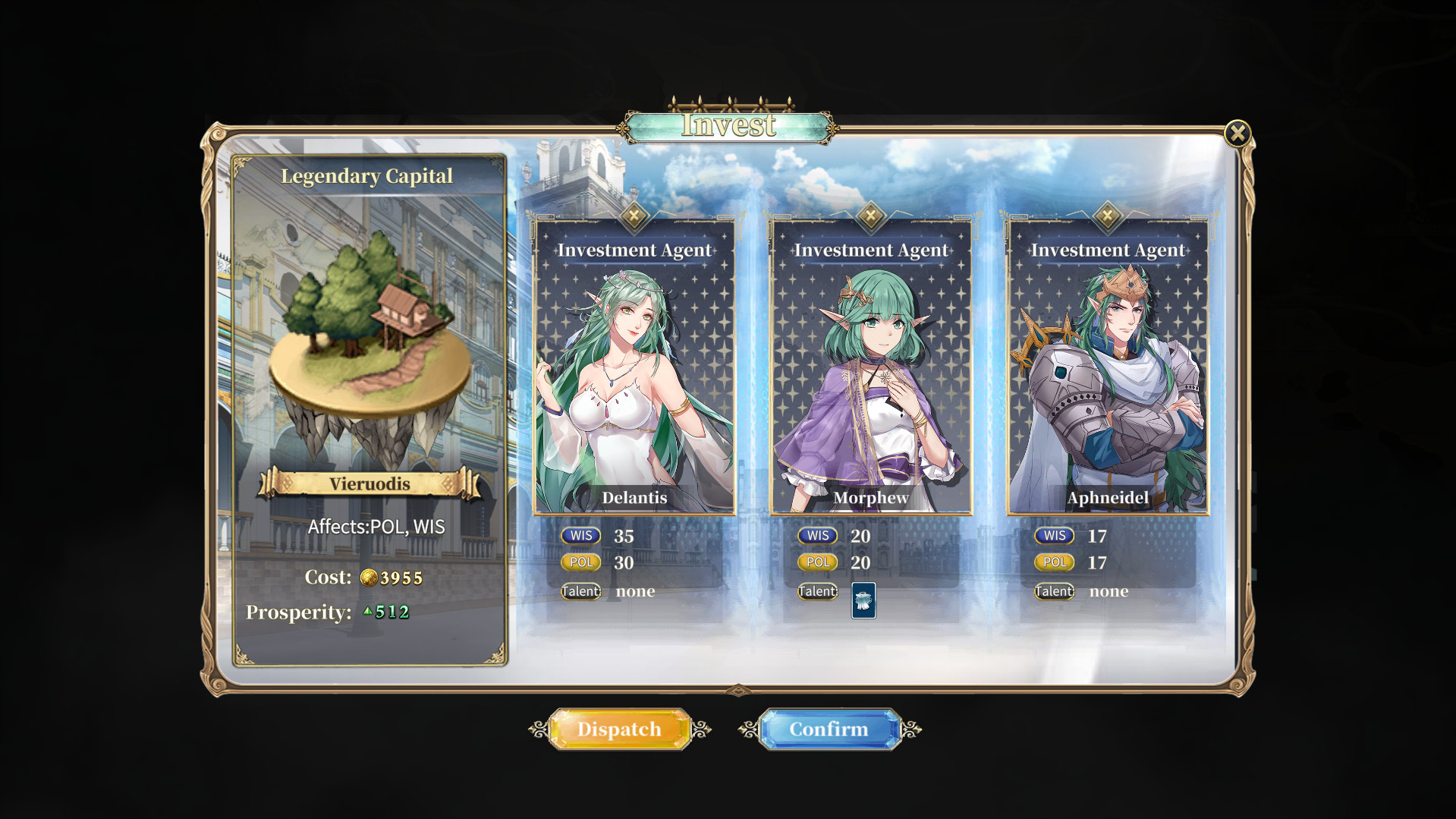The width and height of the screenshot is (1456, 819).
Task: Close the Invest dialog
Action: (1238, 132)
